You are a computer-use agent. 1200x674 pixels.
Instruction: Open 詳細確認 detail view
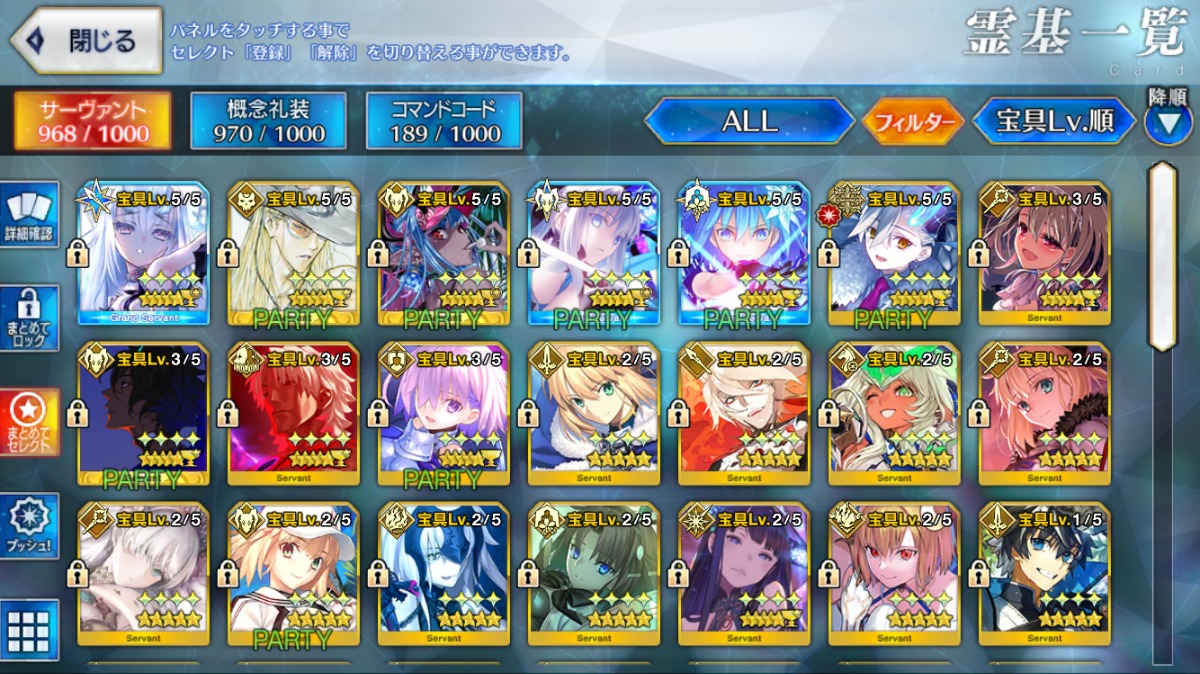pyautogui.click(x=29, y=215)
